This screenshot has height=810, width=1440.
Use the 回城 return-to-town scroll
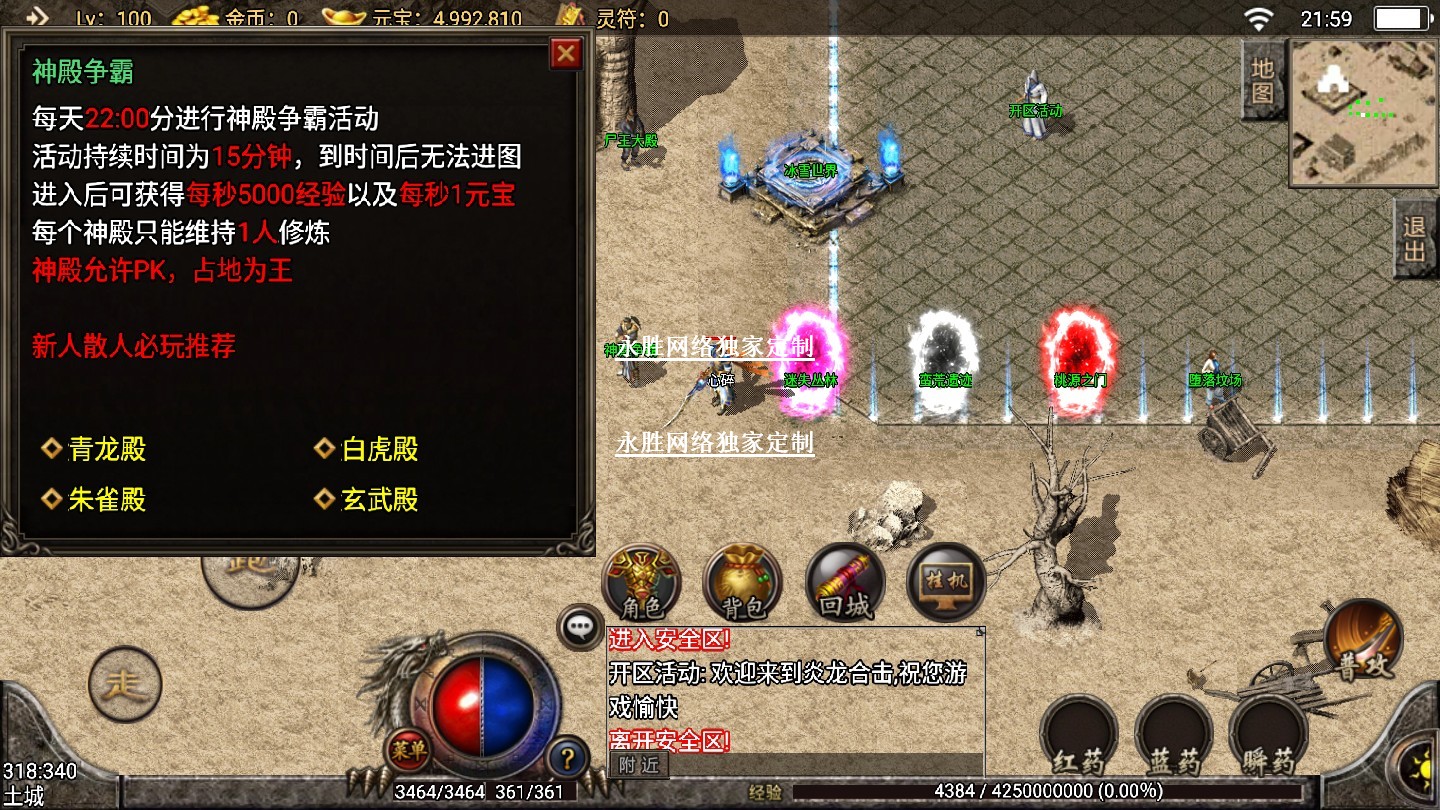845,582
